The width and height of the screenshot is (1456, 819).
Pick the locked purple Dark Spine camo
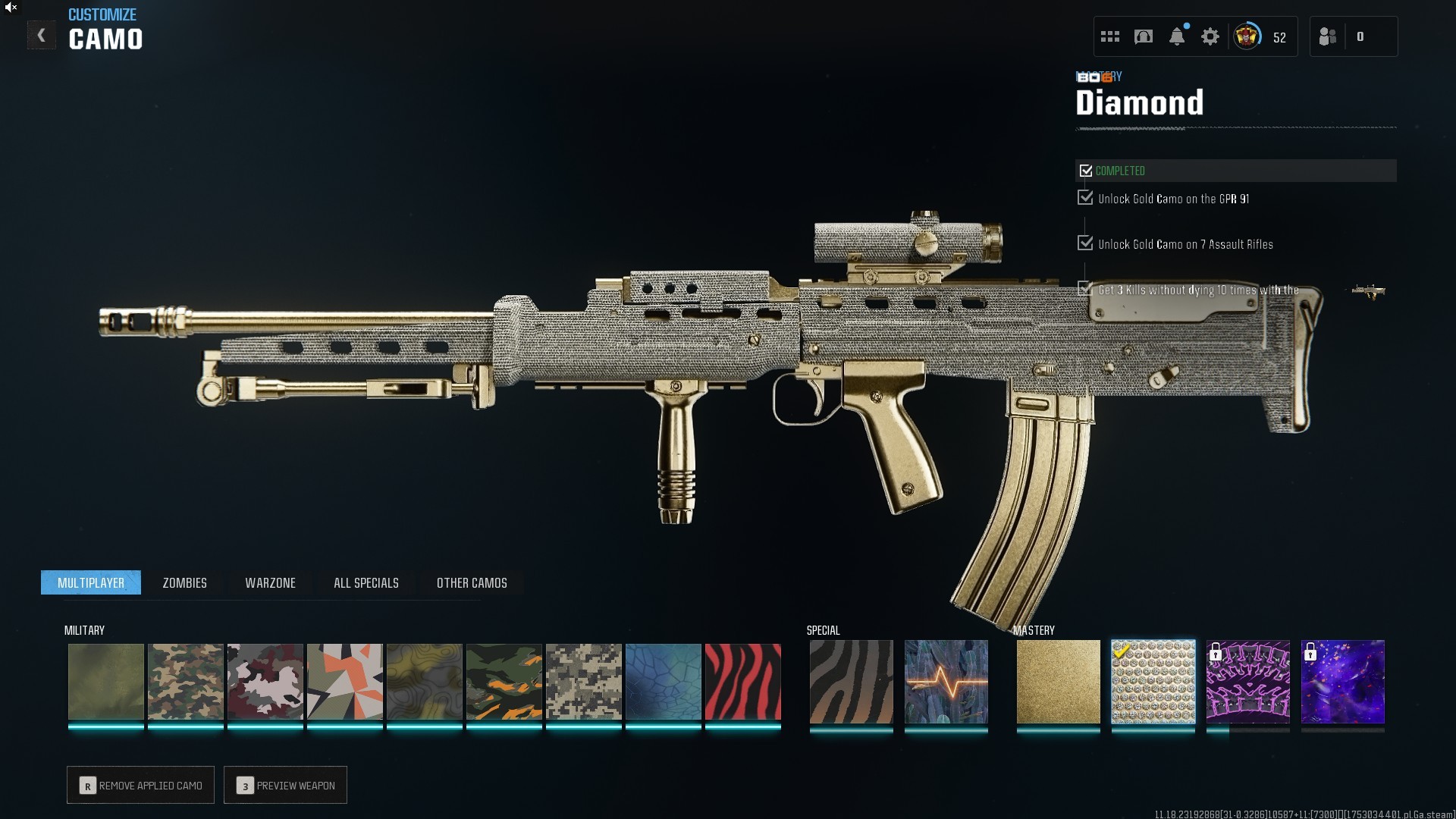pos(1247,682)
